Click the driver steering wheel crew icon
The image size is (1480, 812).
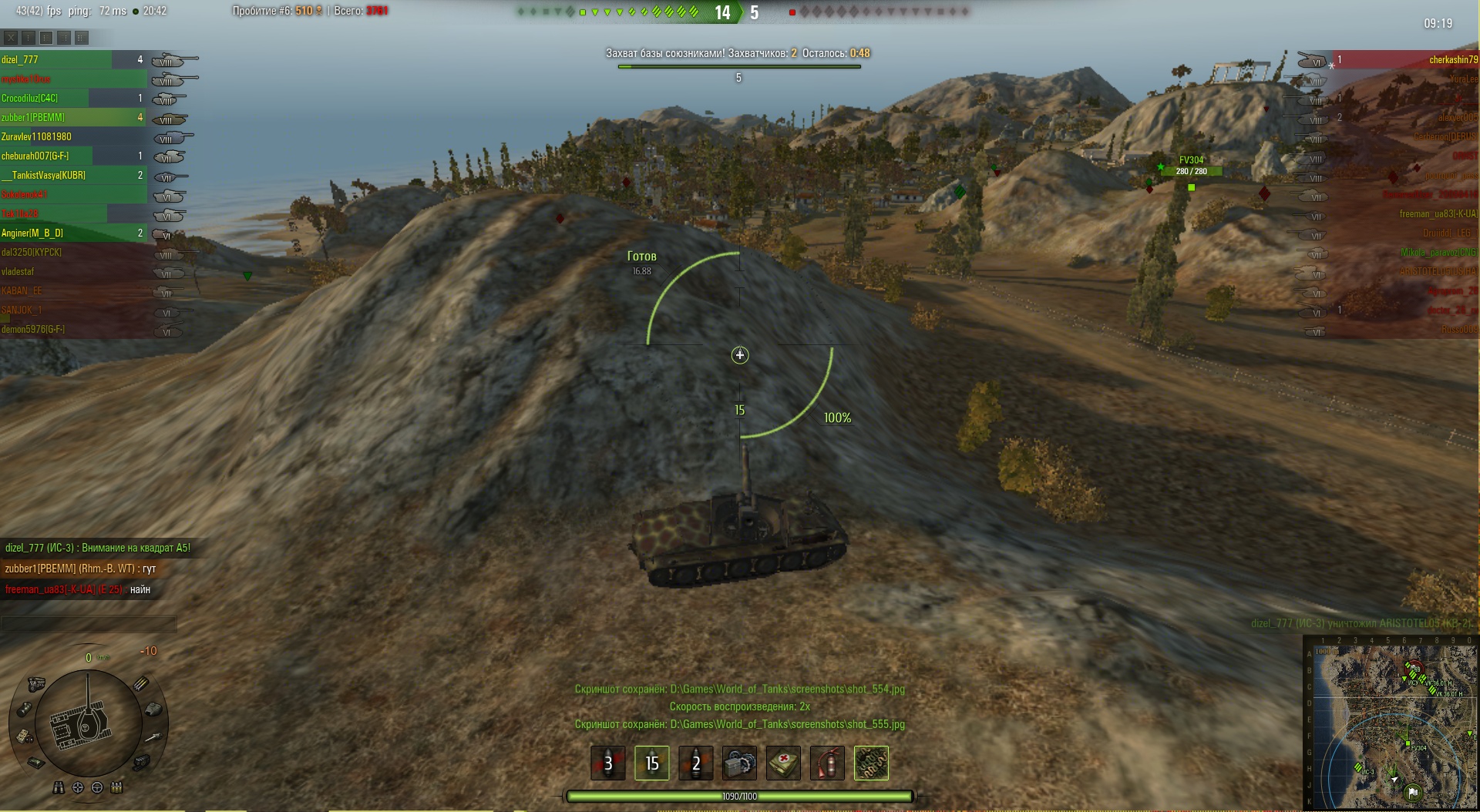(97, 787)
